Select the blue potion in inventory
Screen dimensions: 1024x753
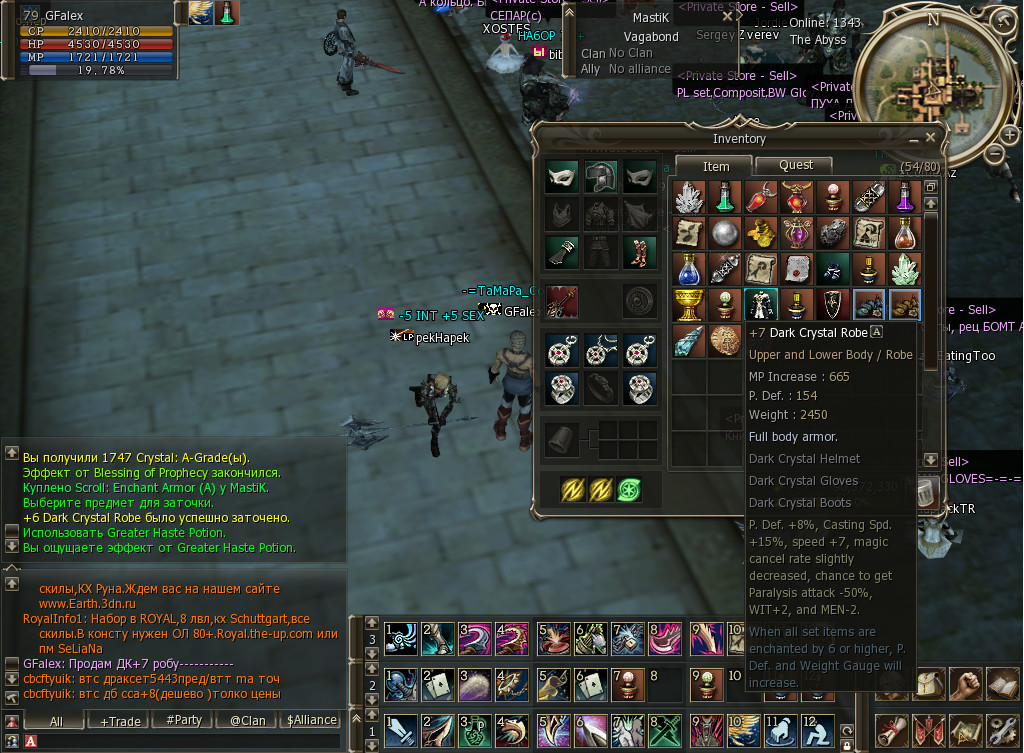tap(686, 269)
